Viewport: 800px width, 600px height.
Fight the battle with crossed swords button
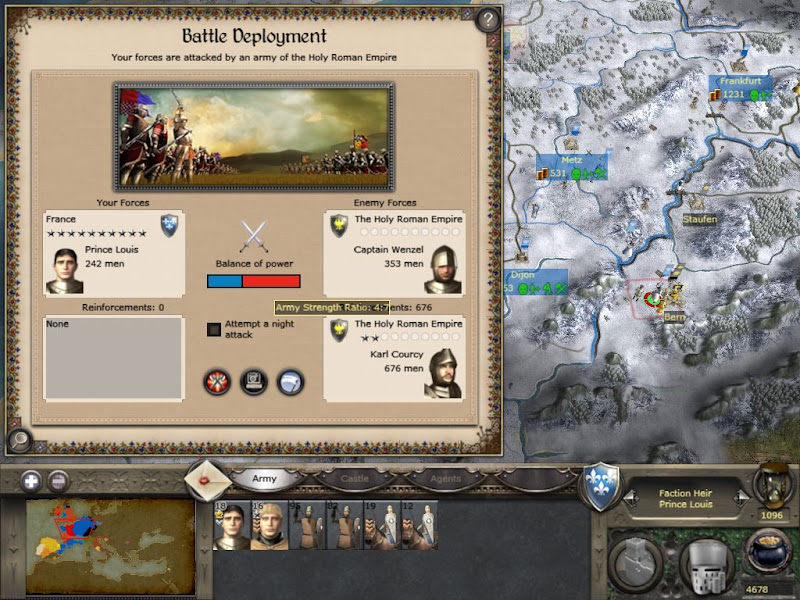(x=217, y=382)
